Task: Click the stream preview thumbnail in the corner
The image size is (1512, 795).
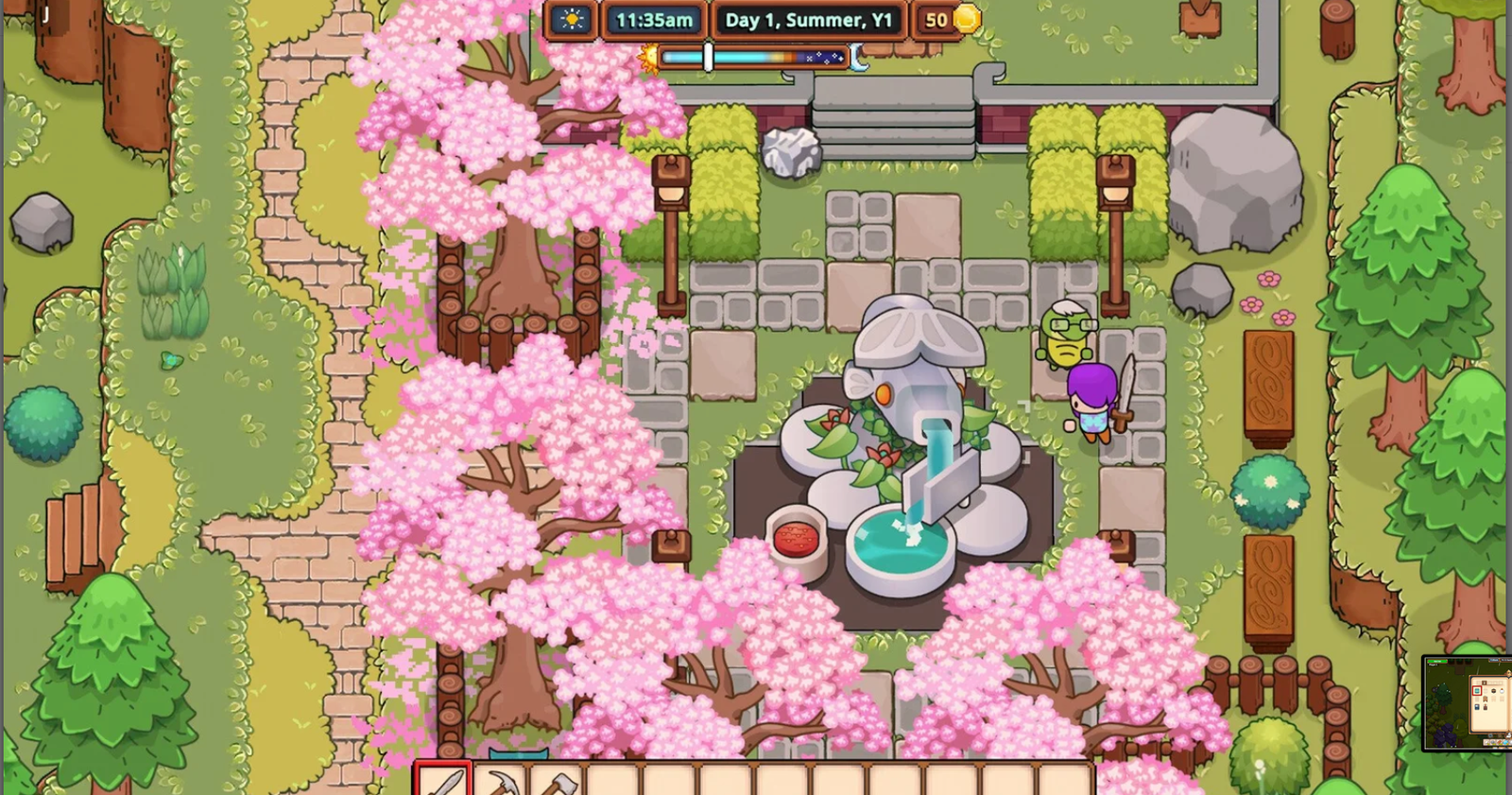Action: [x=1469, y=704]
